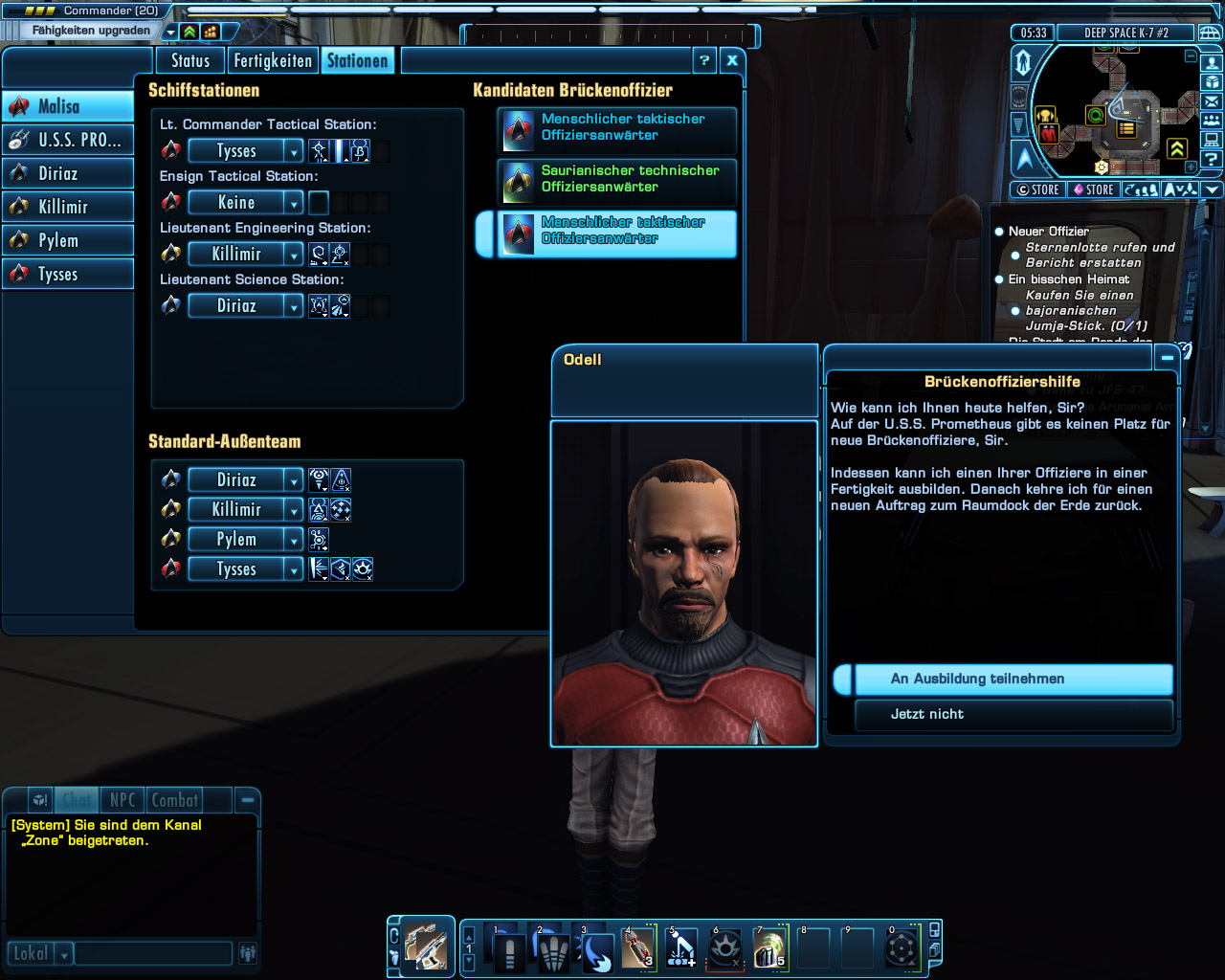Close the crew window with X
The image size is (1225, 980).
[x=732, y=60]
